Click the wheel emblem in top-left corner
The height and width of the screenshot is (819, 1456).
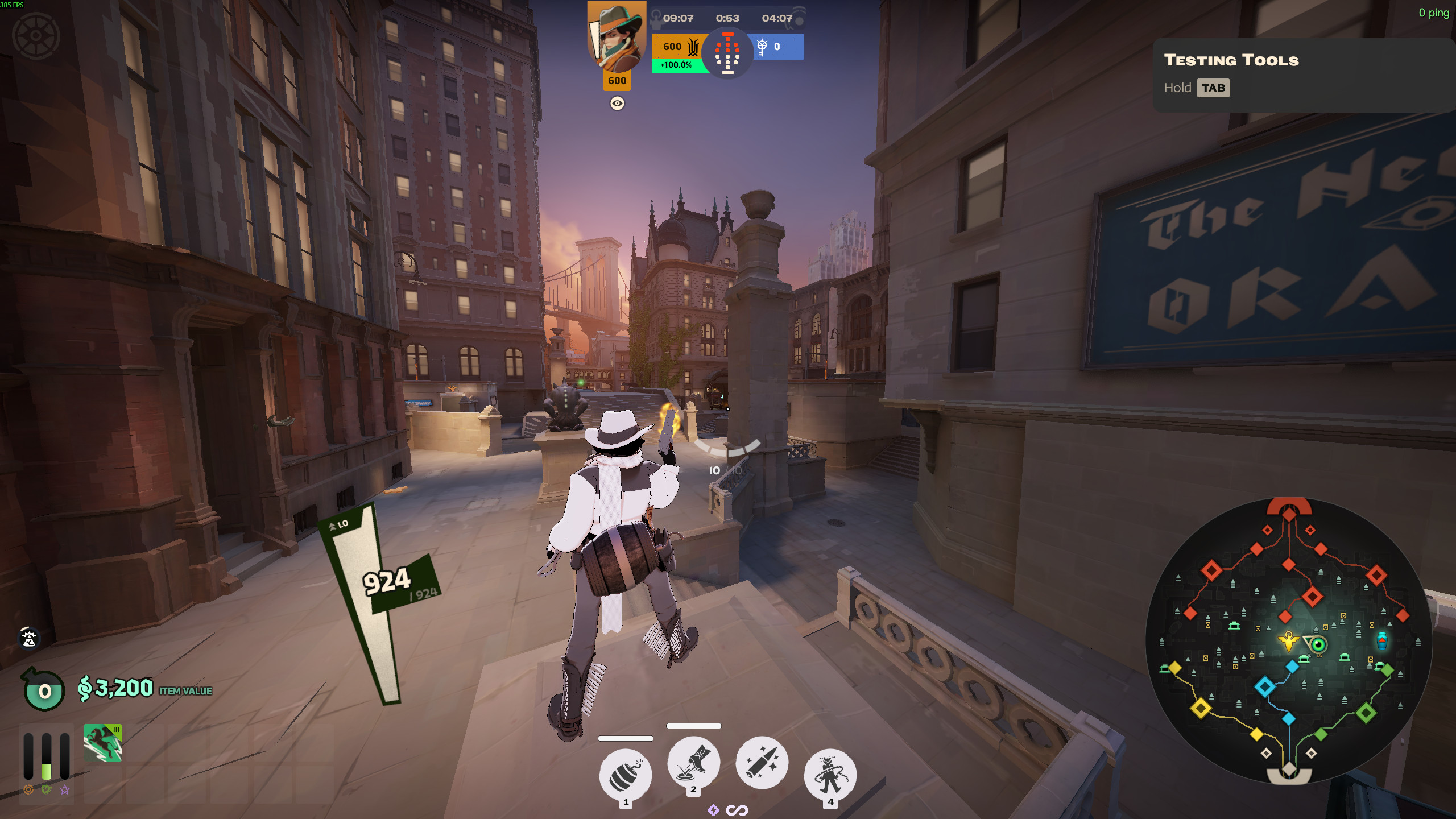36,36
